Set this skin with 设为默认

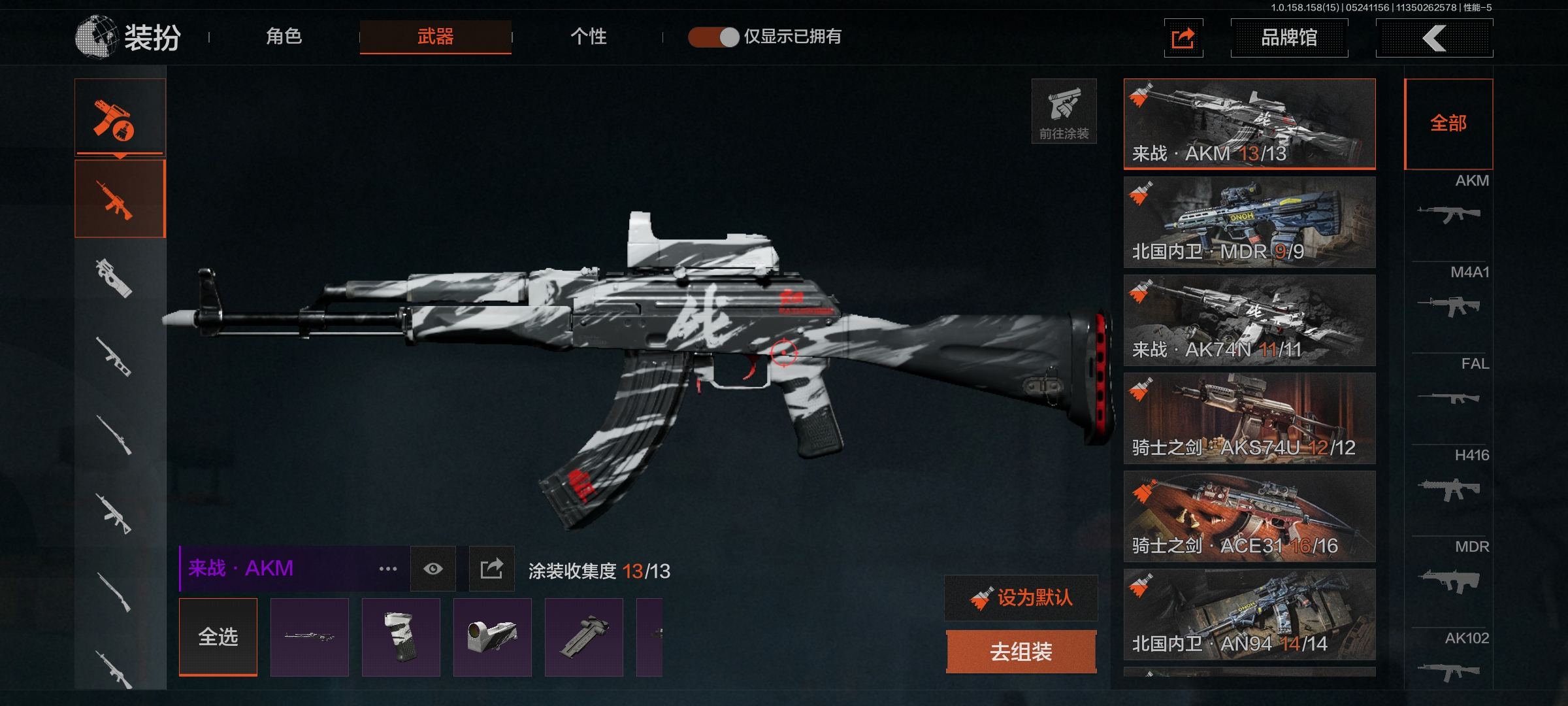[x=1021, y=597]
